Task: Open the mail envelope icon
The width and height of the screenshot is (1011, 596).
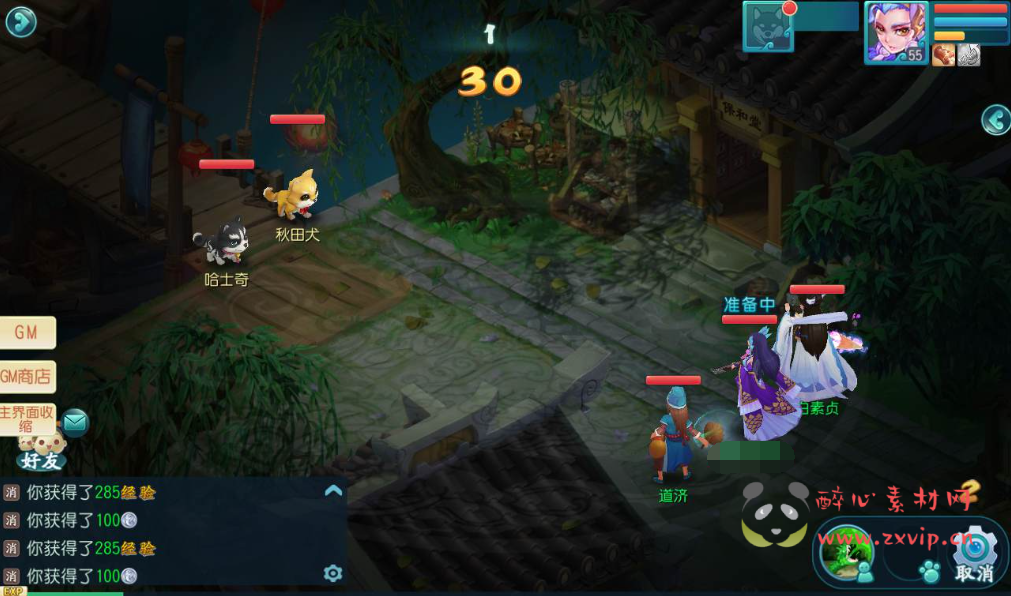Action: (75, 423)
